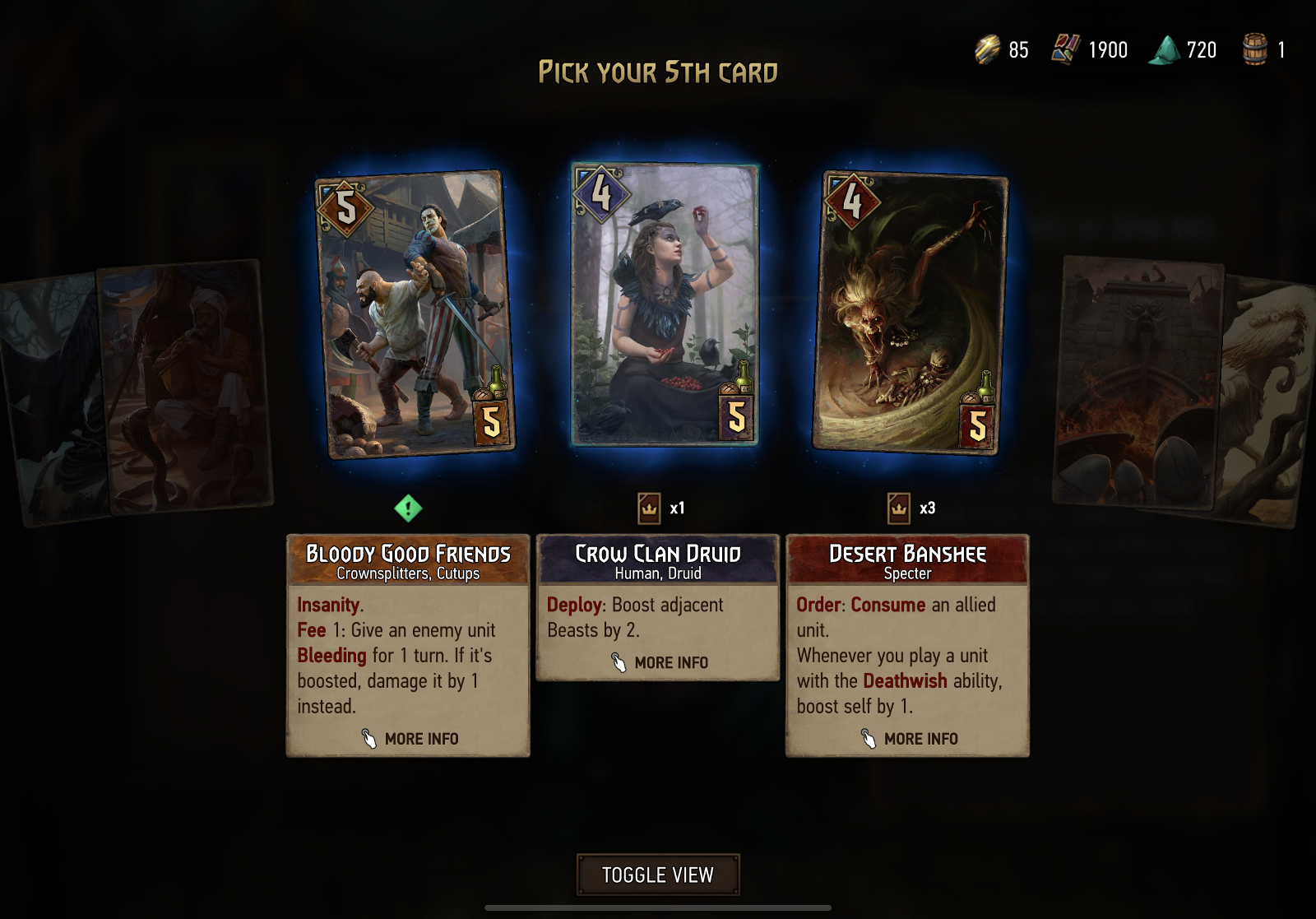This screenshot has height=919, width=1316.
Task: Click the Toggle View button
Action: [x=658, y=875]
